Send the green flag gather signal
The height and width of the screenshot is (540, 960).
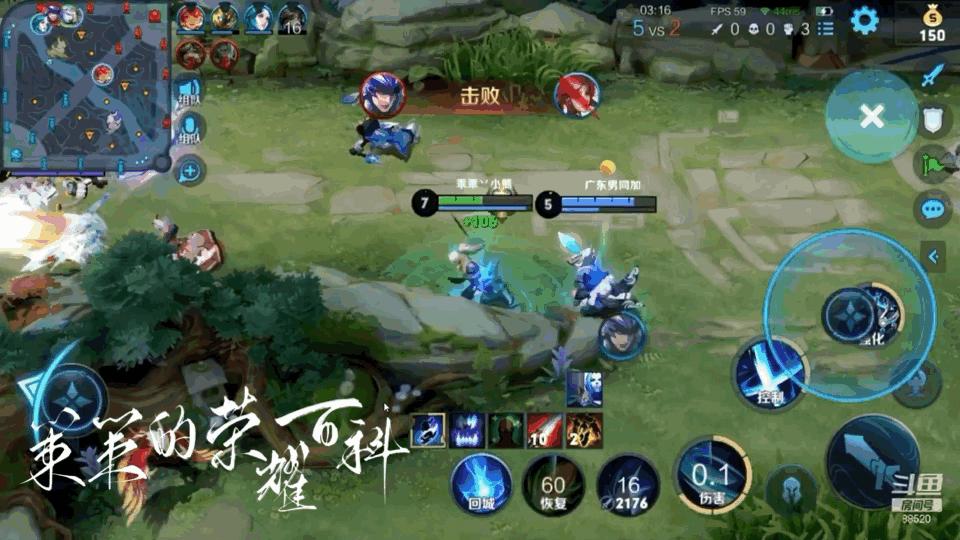tap(932, 164)
